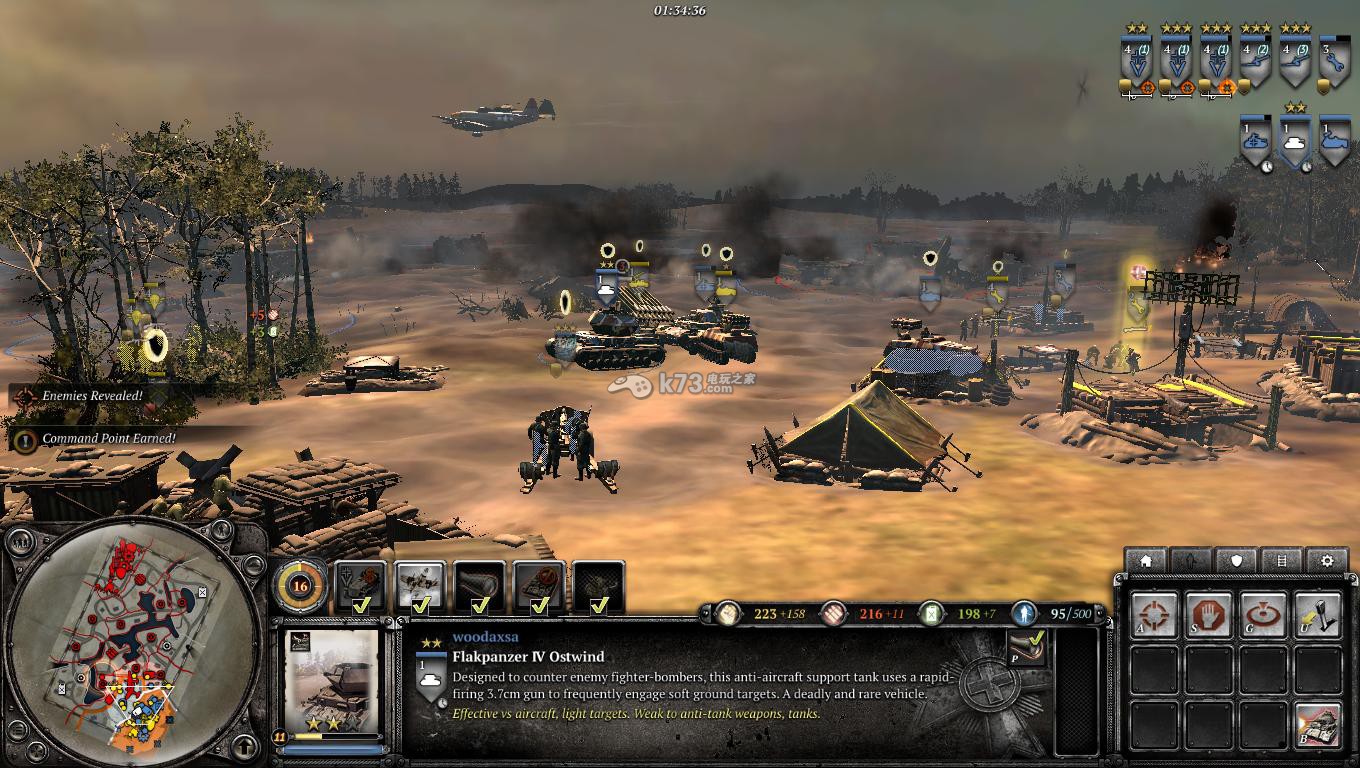Viewport: 1360px width, 768px height.
Task: Activate the Attack Move command (A)
Action: coord(1155,614)
